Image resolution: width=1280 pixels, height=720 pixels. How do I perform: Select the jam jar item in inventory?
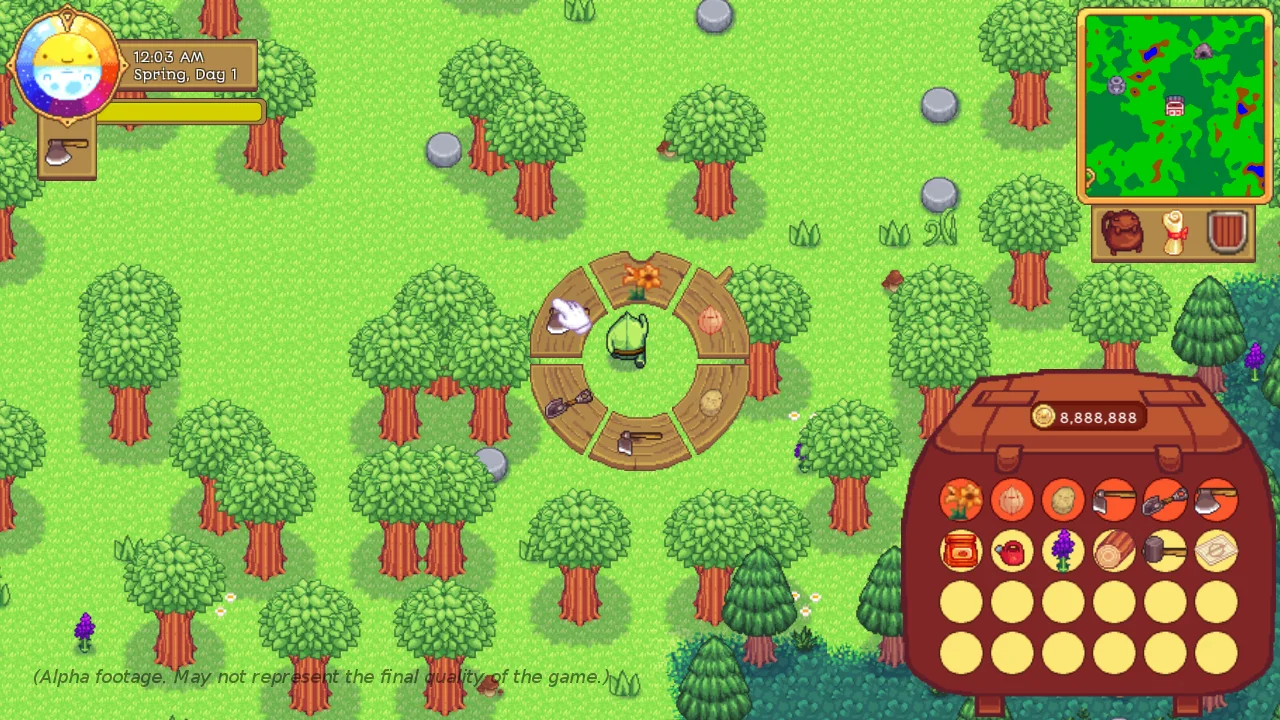point(961,551)
